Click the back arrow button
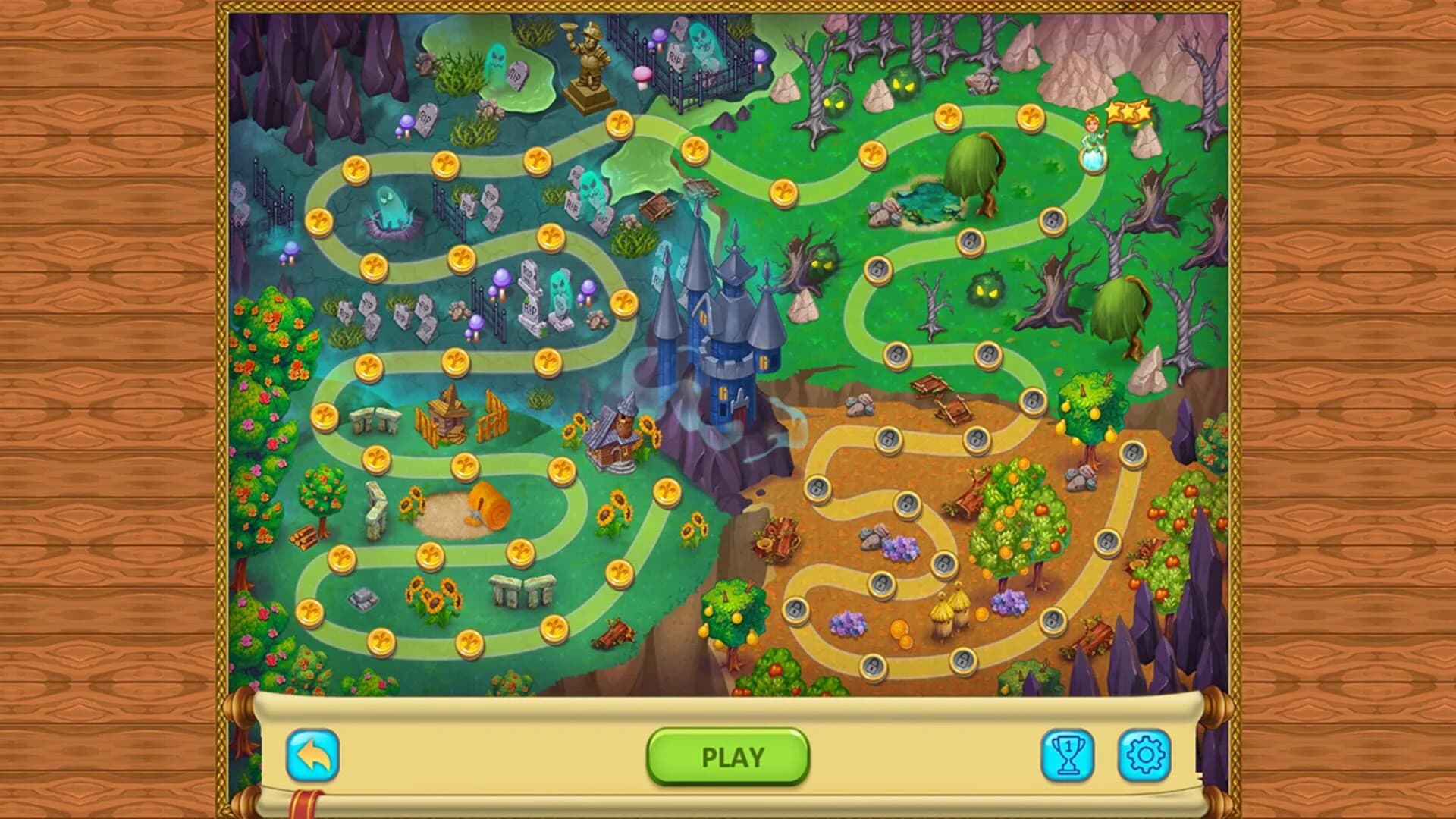Viewport: 1456px width, 819px height. [314, 755]
